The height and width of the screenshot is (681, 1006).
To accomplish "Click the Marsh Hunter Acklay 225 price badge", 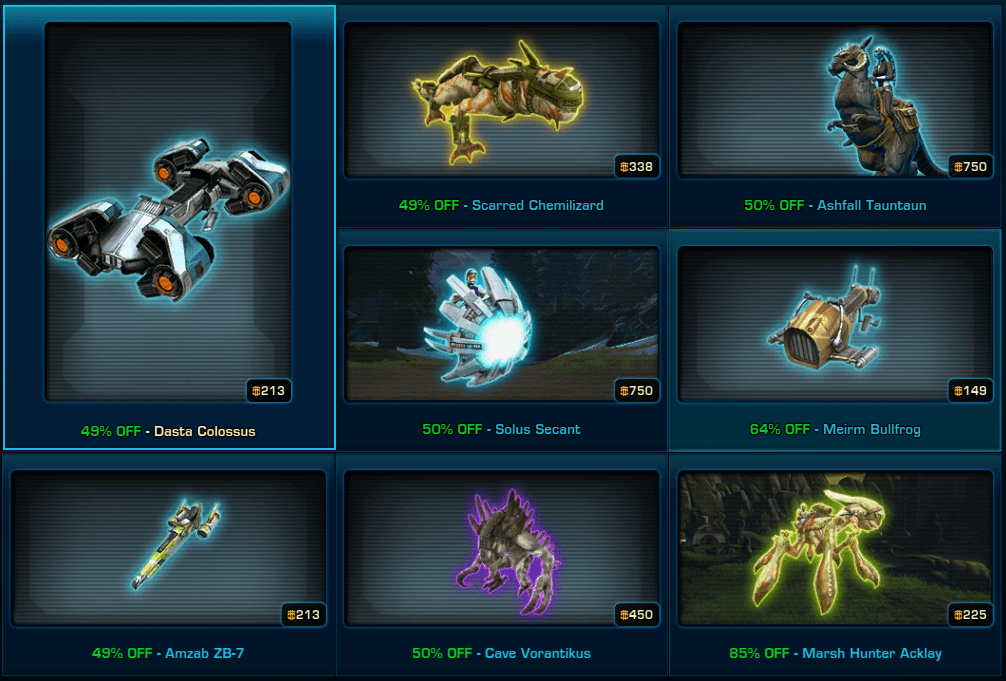I will coord(971,615).
